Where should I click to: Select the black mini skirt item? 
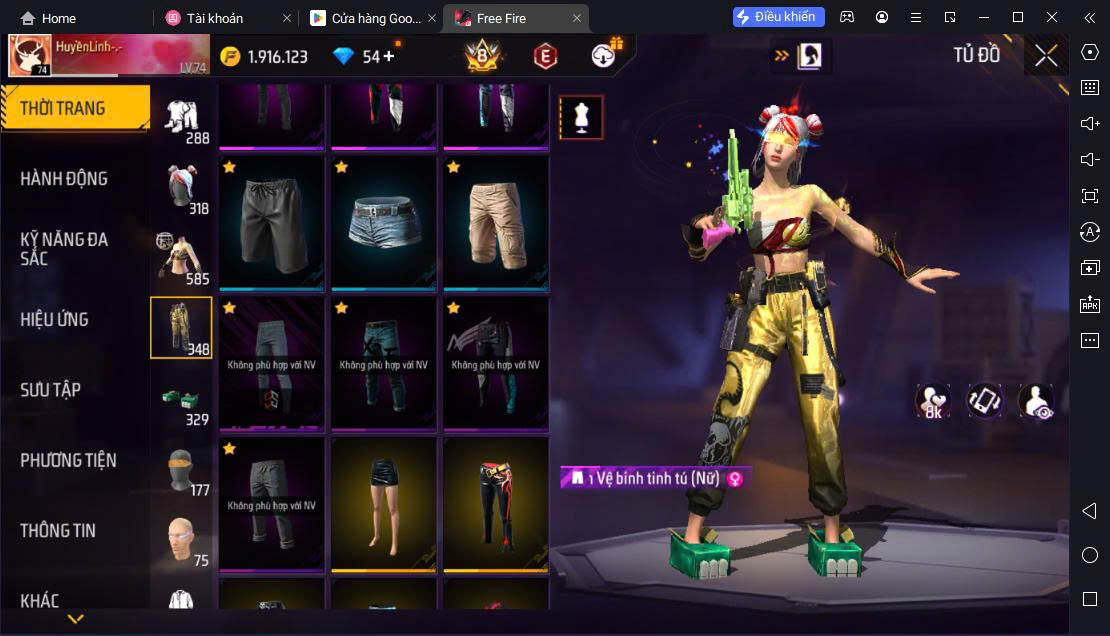(x=384, y=504)
